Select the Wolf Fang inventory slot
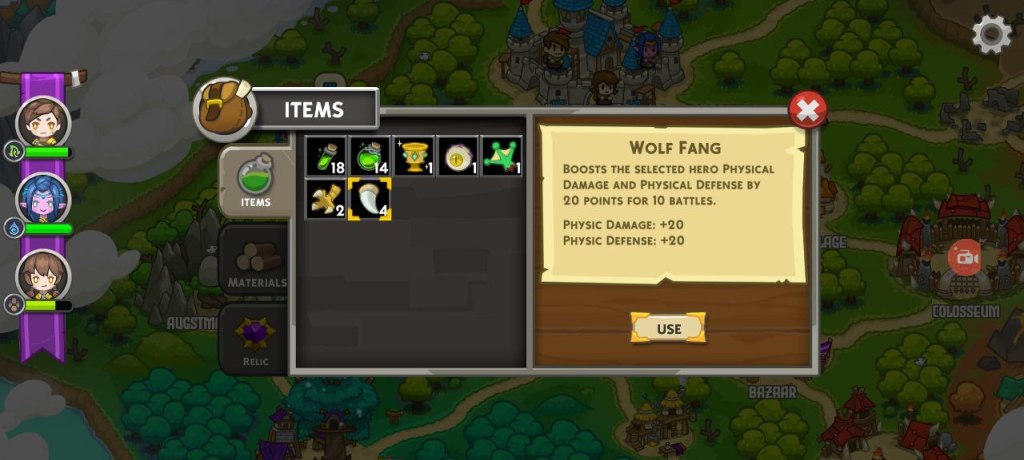 coord(369,199)
